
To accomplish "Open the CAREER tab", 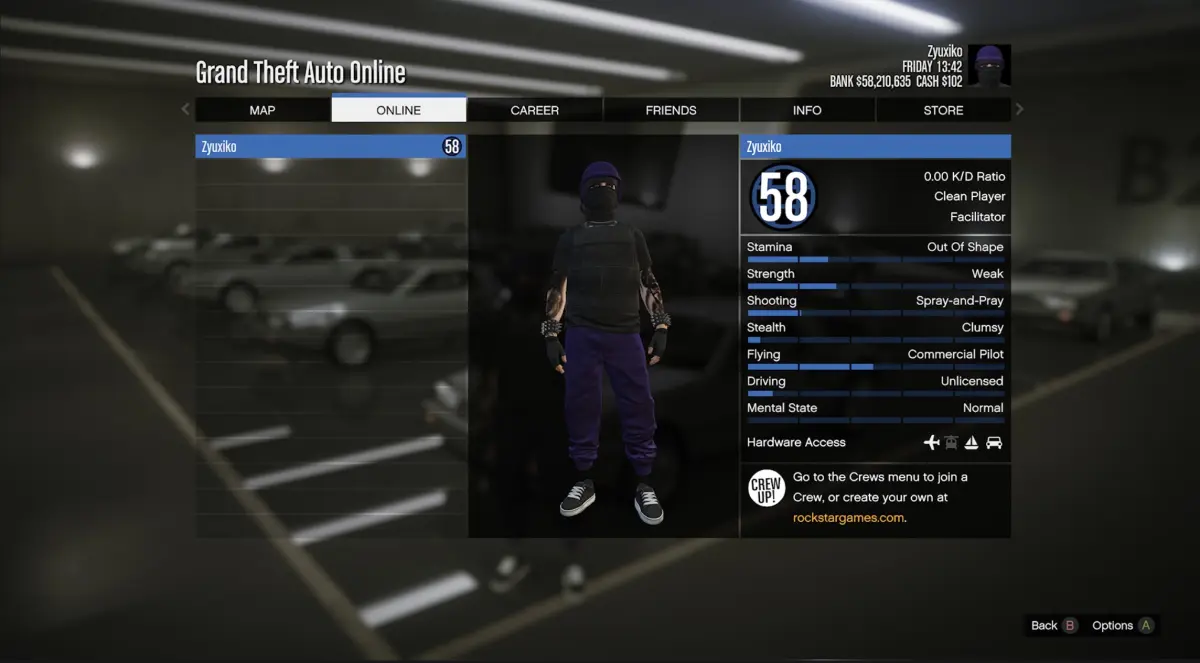I will point(534,110).
